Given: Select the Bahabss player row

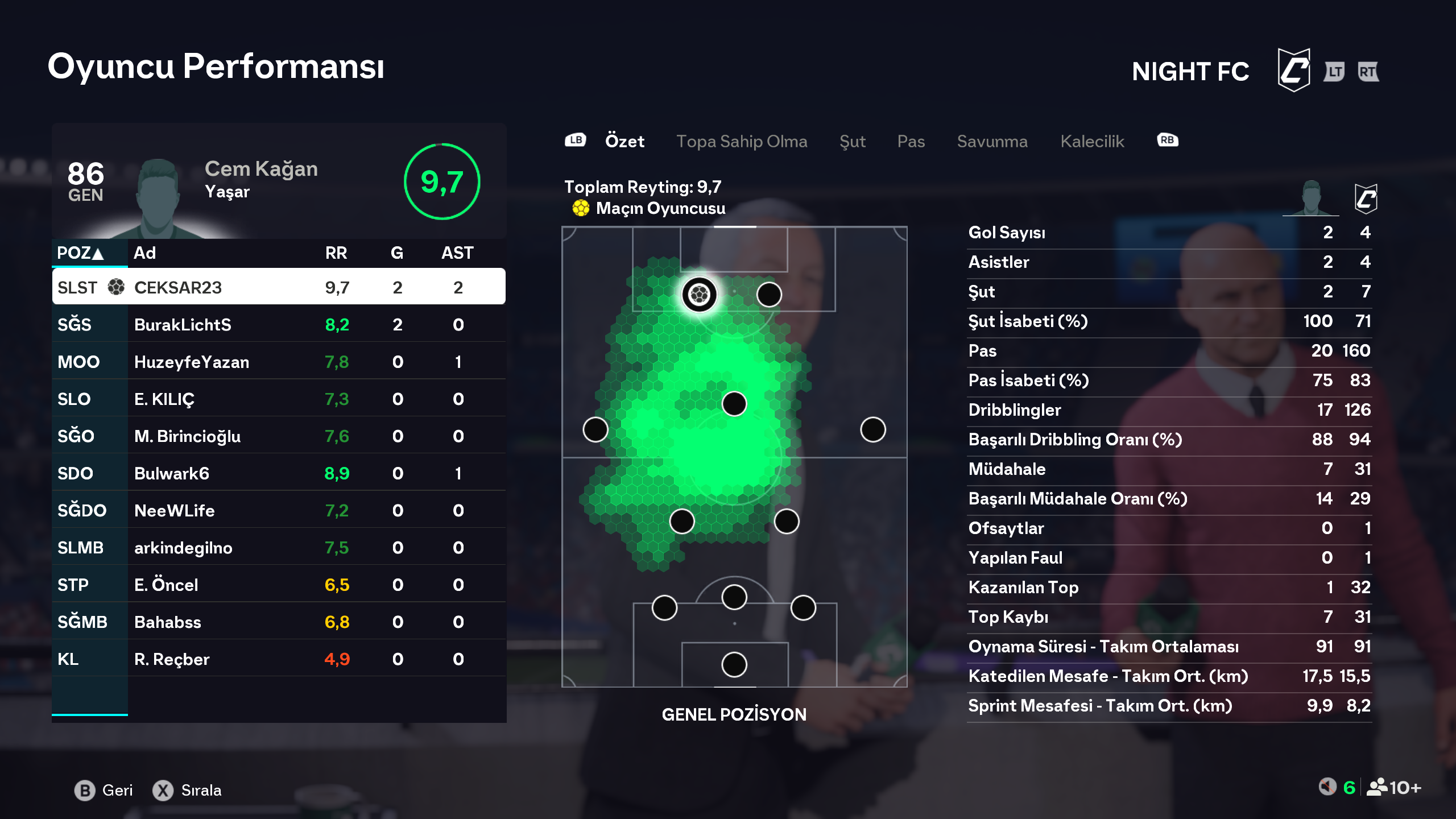Looking at the screenshot, I should (279, 622).
